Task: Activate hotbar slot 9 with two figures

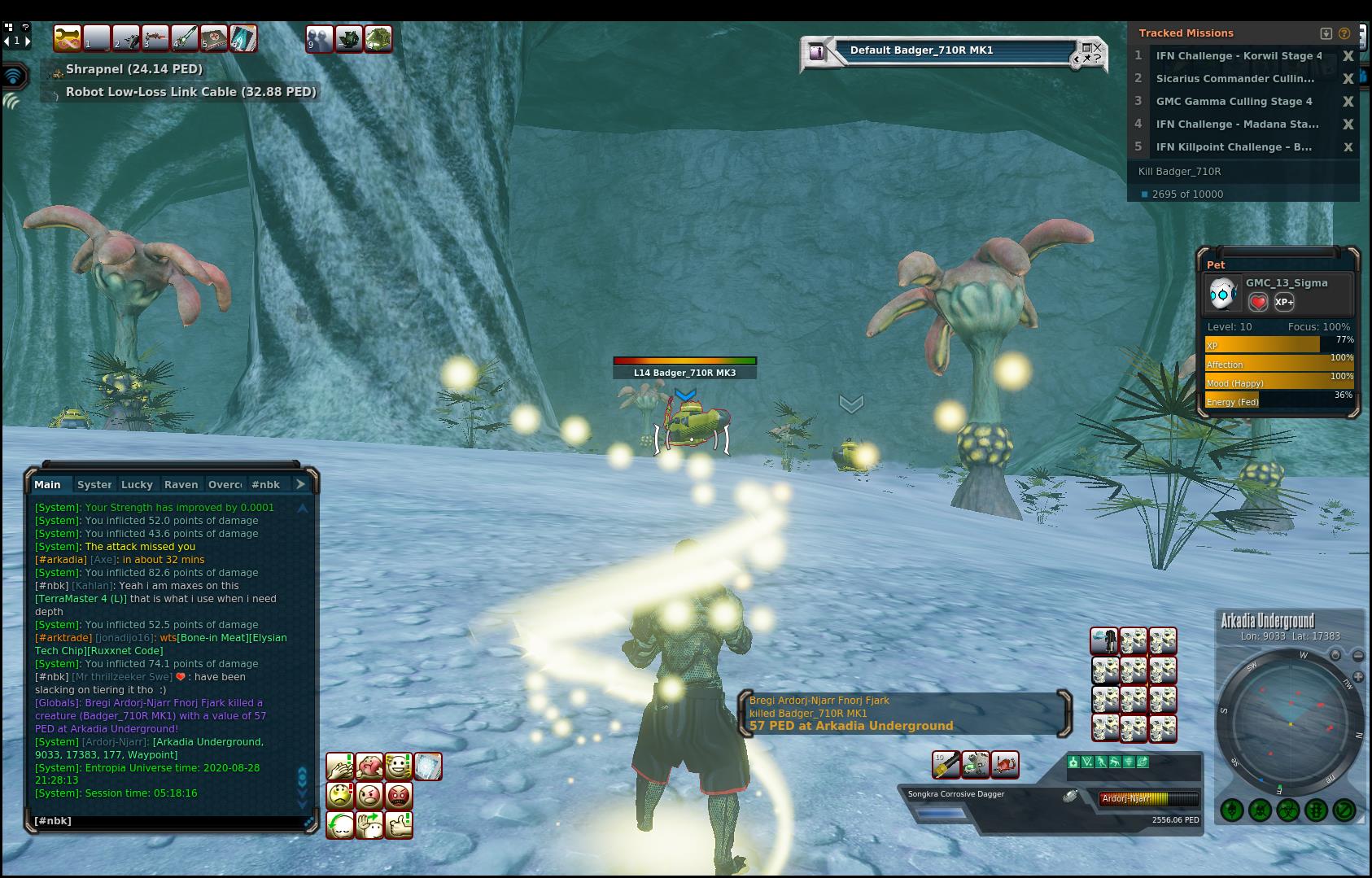Action: 319,38
